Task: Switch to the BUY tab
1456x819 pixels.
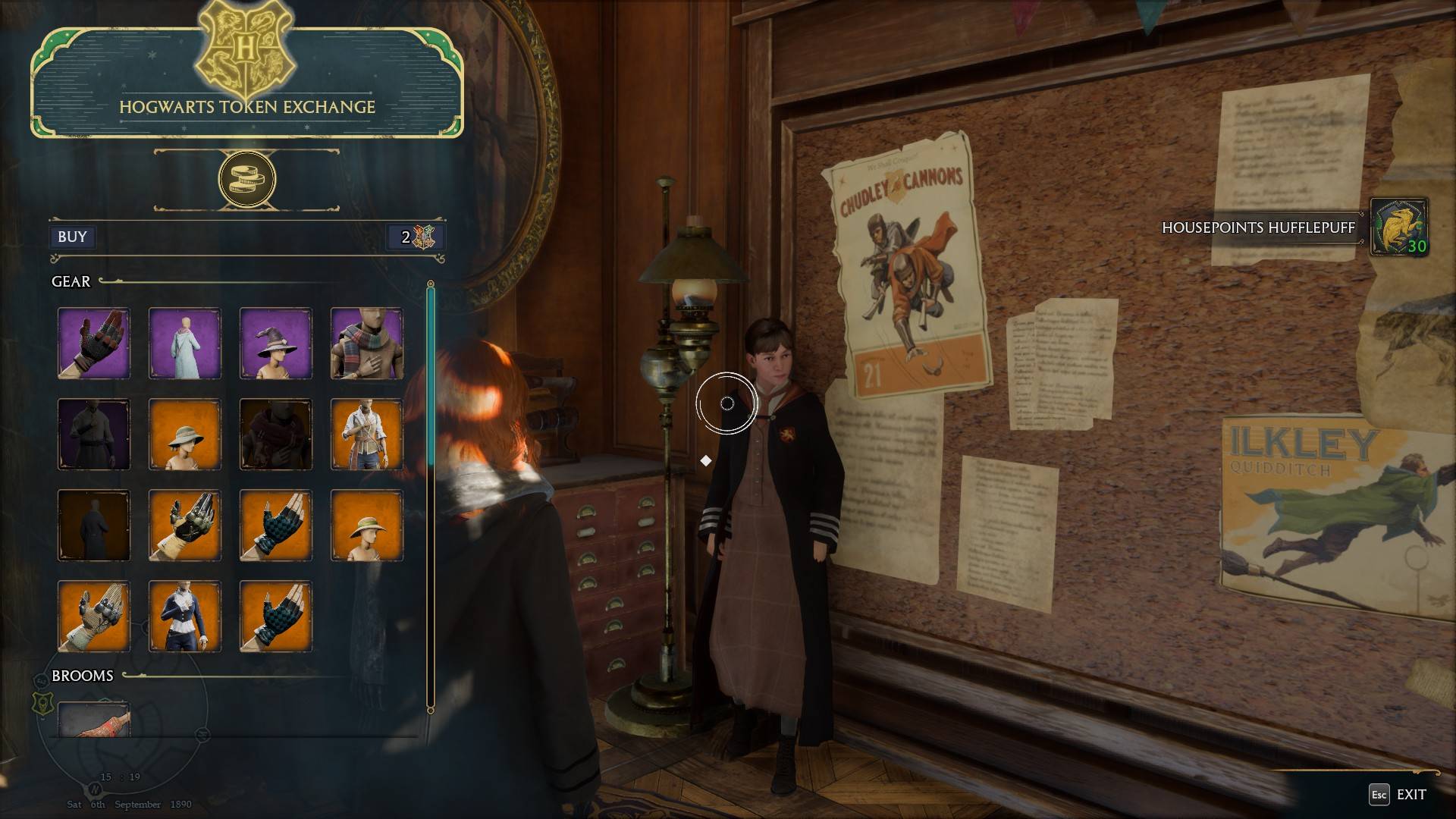Action: (71, 237)
